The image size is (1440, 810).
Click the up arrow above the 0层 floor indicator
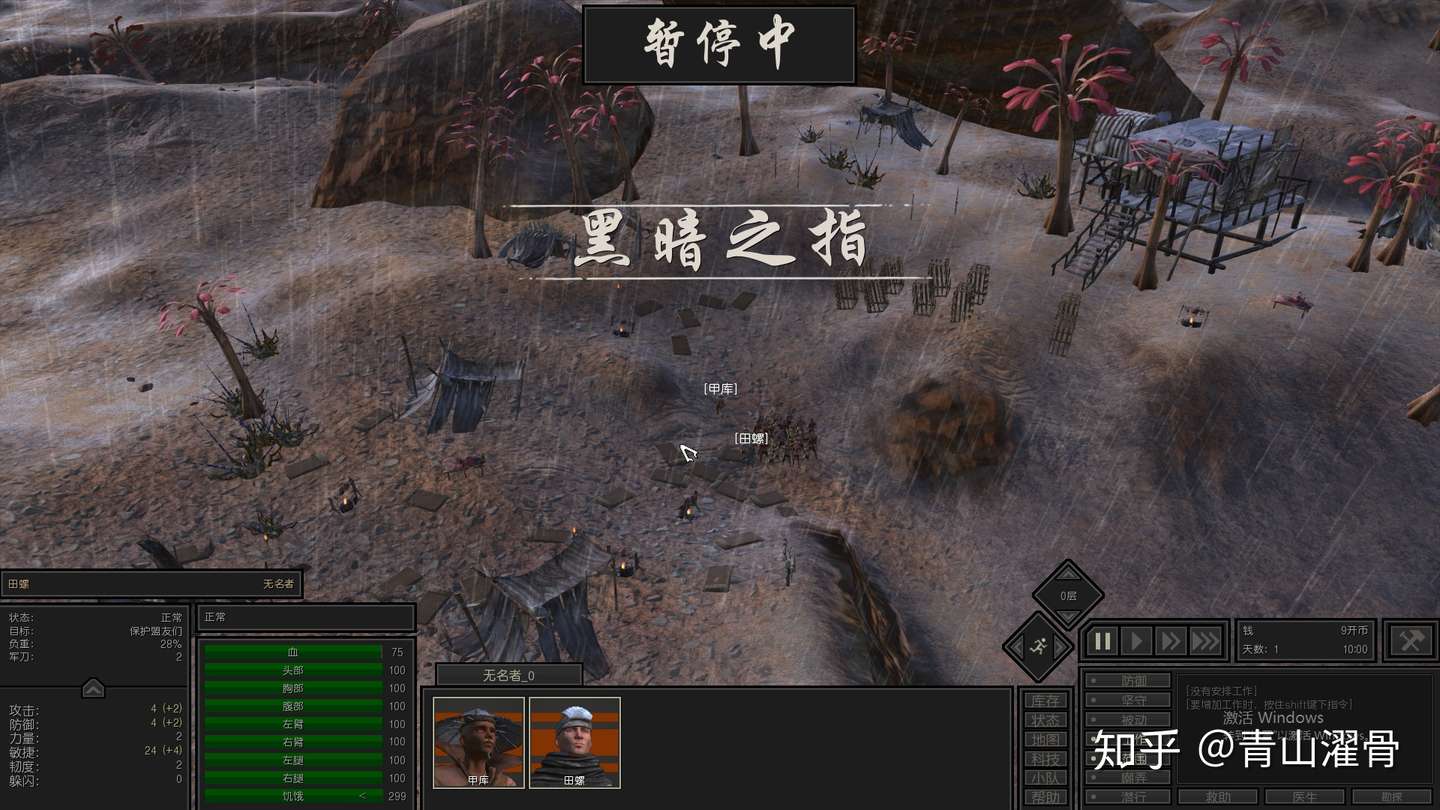coord(1067,574)
